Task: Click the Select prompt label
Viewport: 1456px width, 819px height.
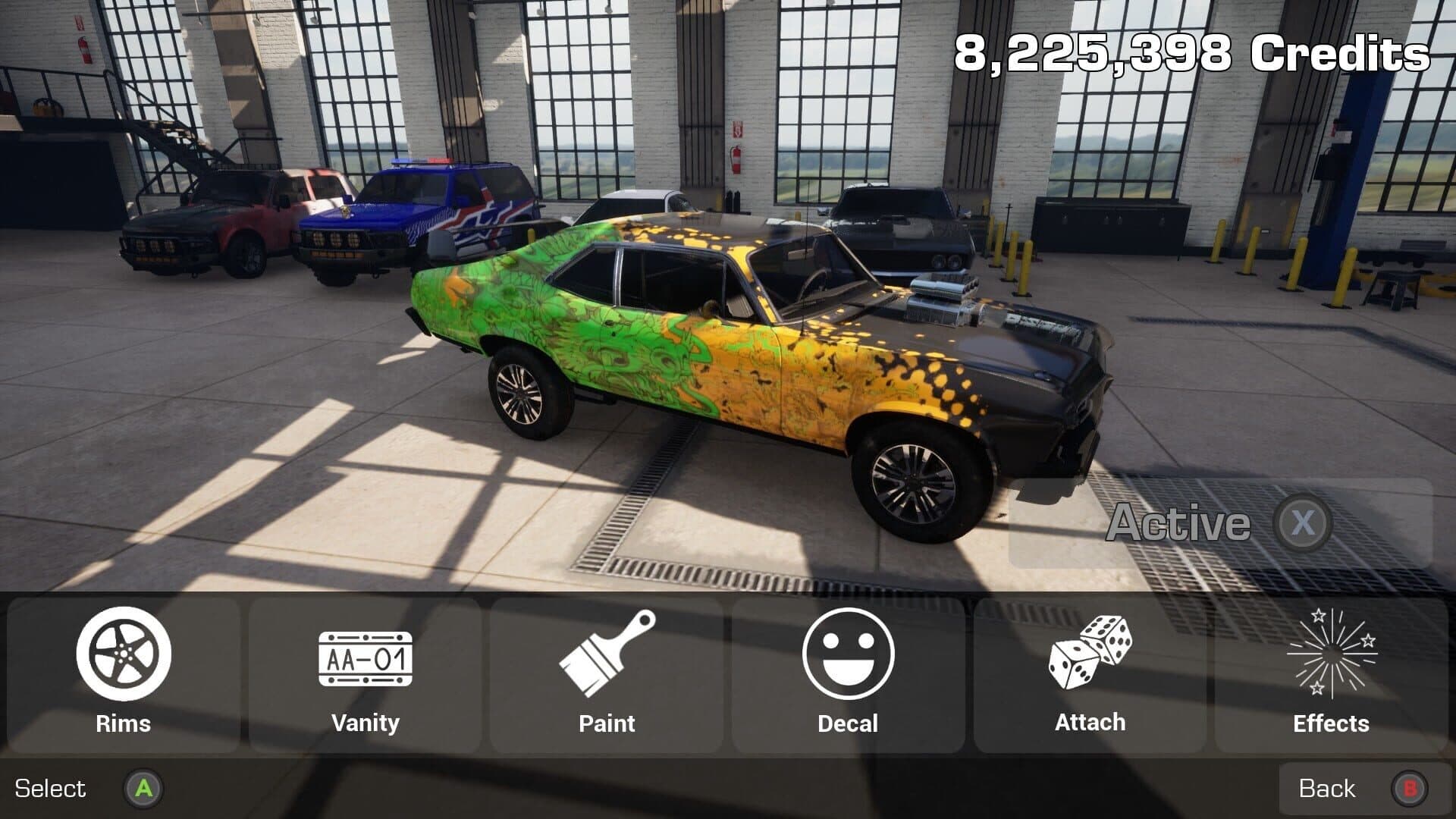Action: [51, 789]
